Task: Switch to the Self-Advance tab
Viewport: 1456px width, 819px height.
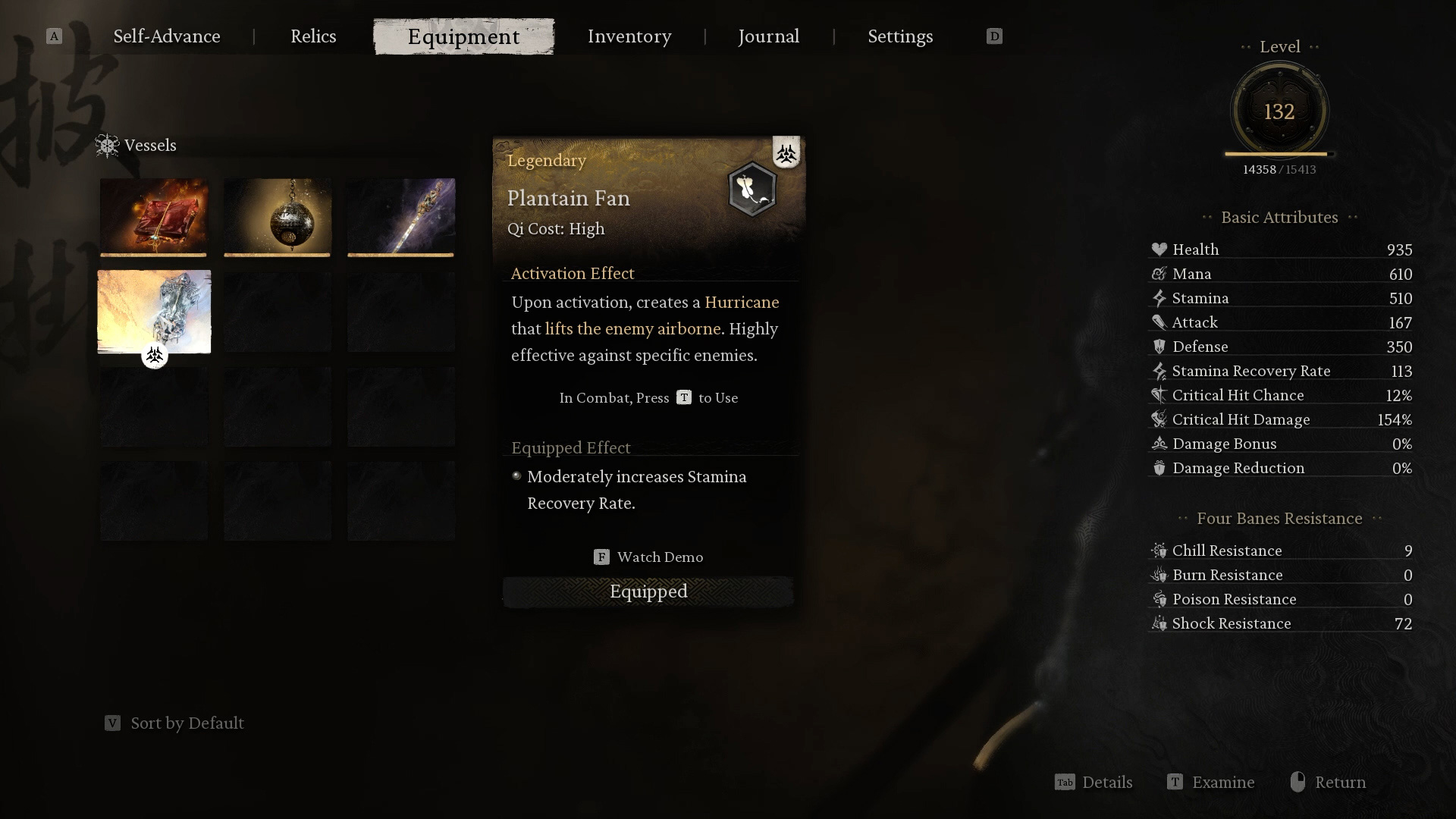Action: pos(167,36)
